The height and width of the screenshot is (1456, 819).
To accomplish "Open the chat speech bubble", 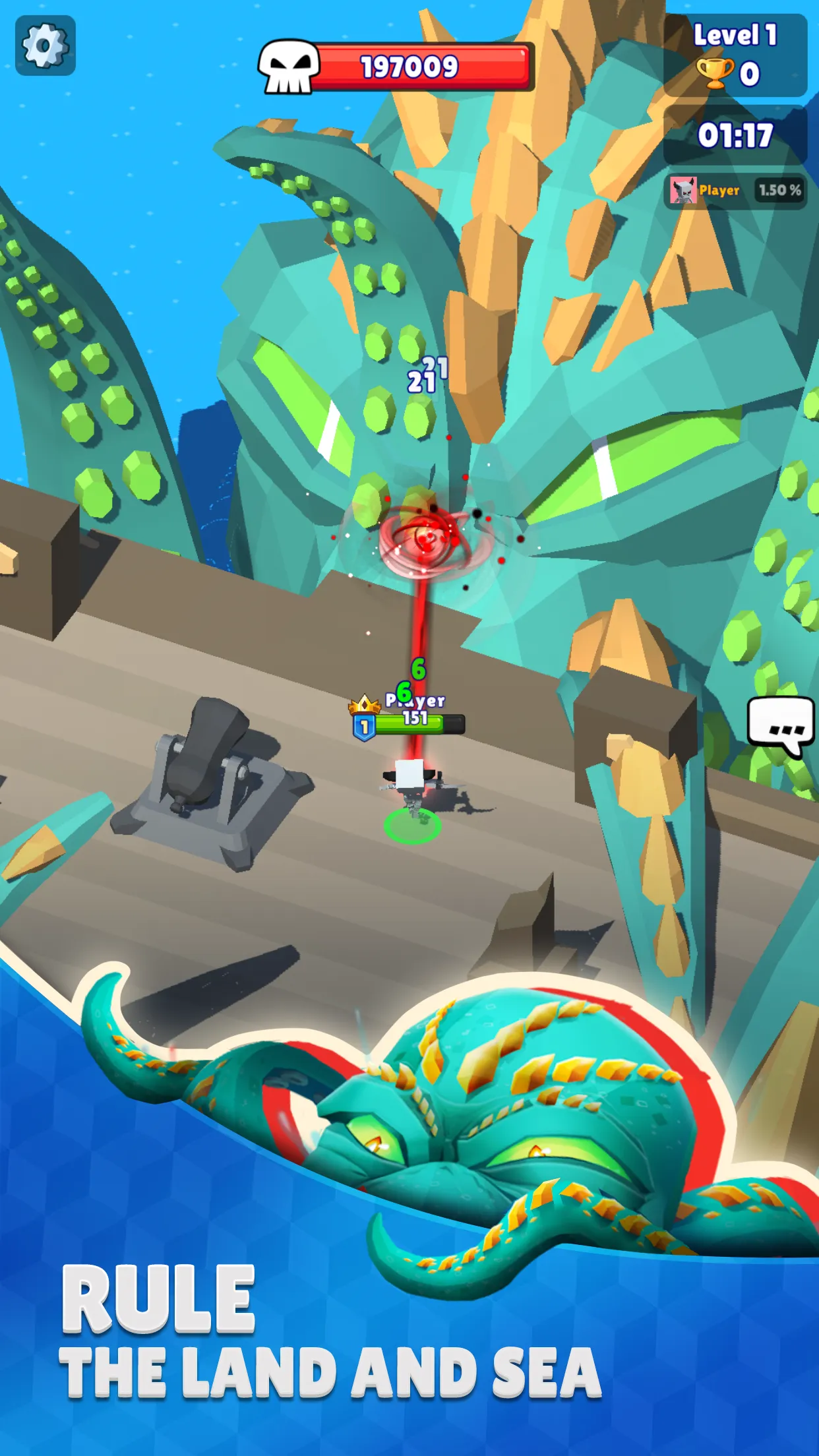I will pyautogui.click(x=780, y=725).
